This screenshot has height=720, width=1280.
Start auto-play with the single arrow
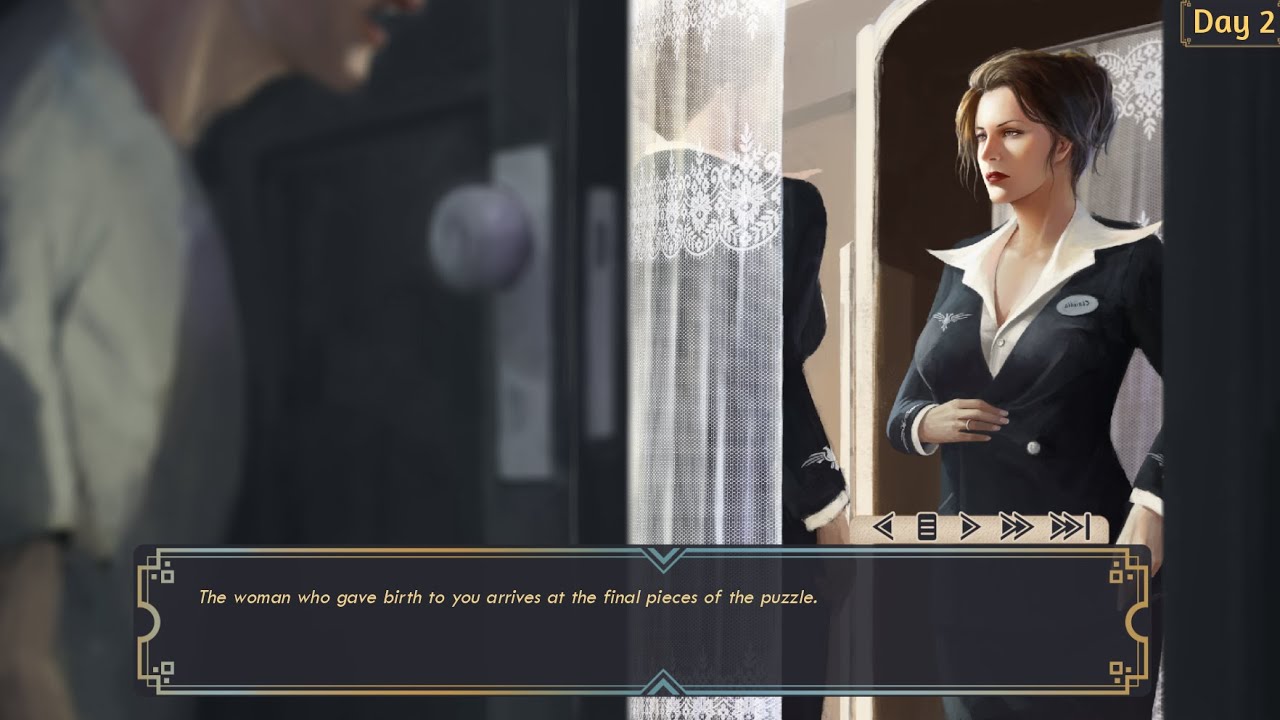[x=969, y=526]
